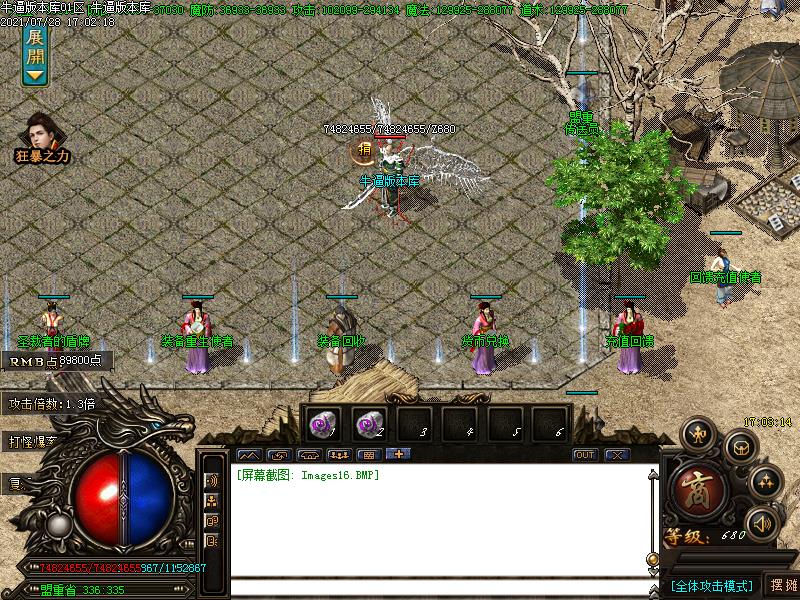Close the chat panel with the X button
The height and width of the screenshot is (600, 800).
click(x=617, y=455)
